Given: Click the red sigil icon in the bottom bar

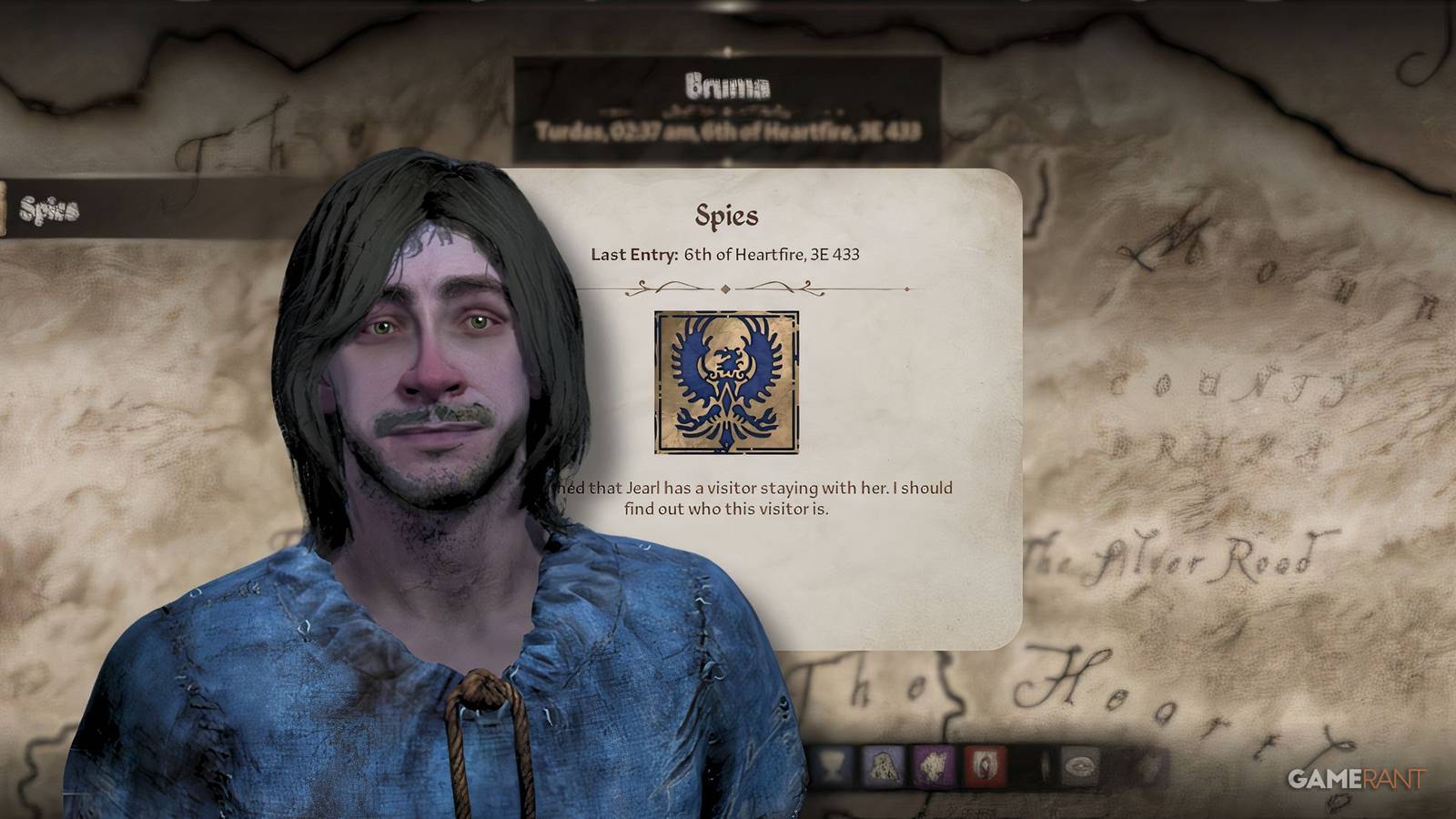Looking at the screenshot, I should tap(985, 767).
